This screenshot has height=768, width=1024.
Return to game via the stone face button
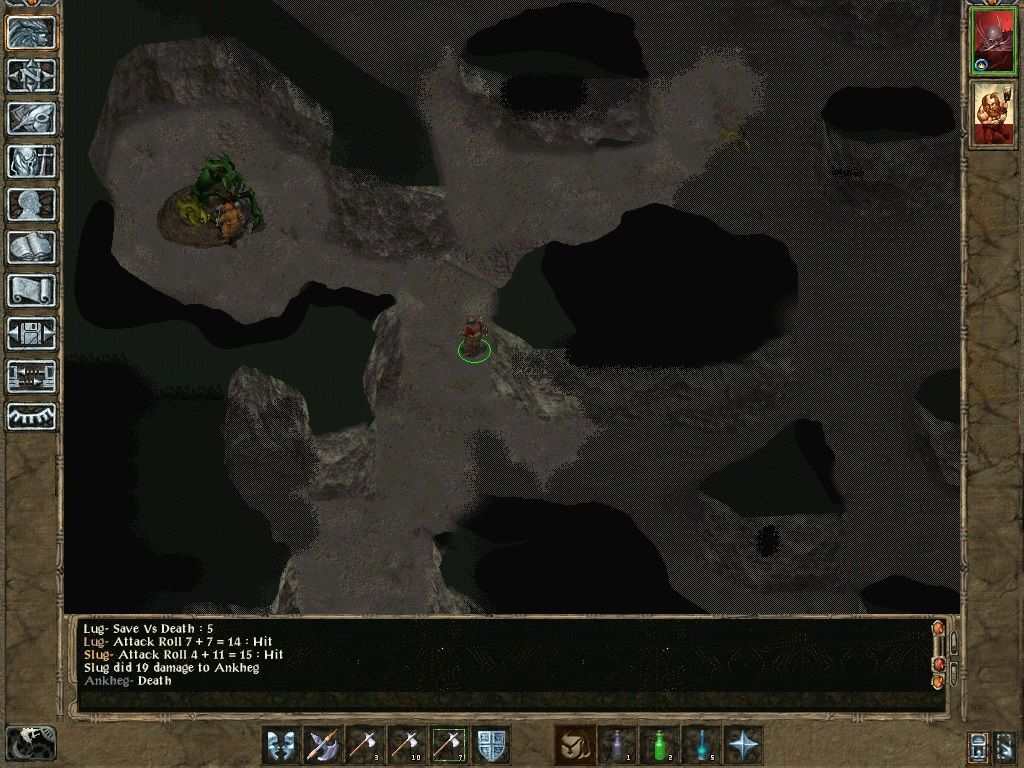click(32, 32)
